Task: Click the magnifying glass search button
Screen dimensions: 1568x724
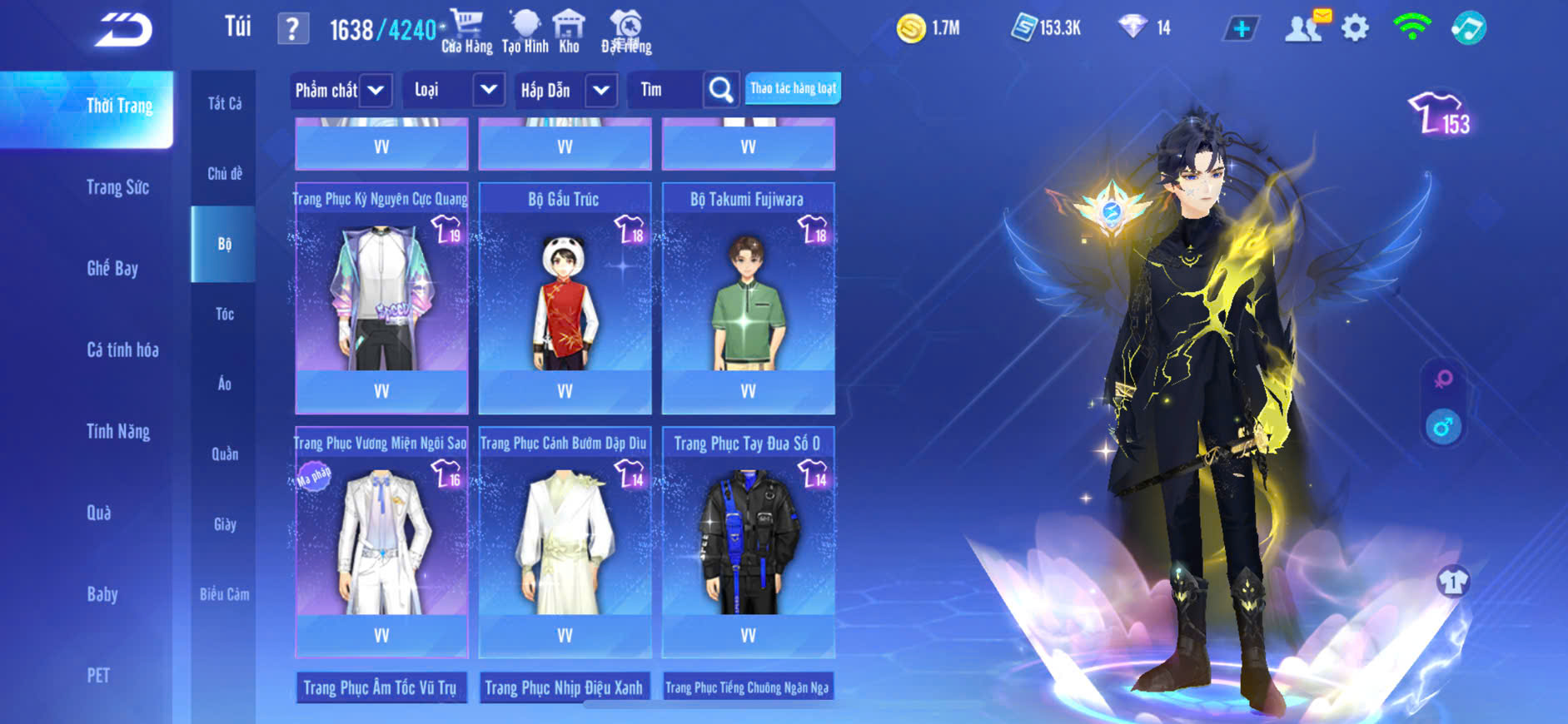Action: tap(721, 90)
